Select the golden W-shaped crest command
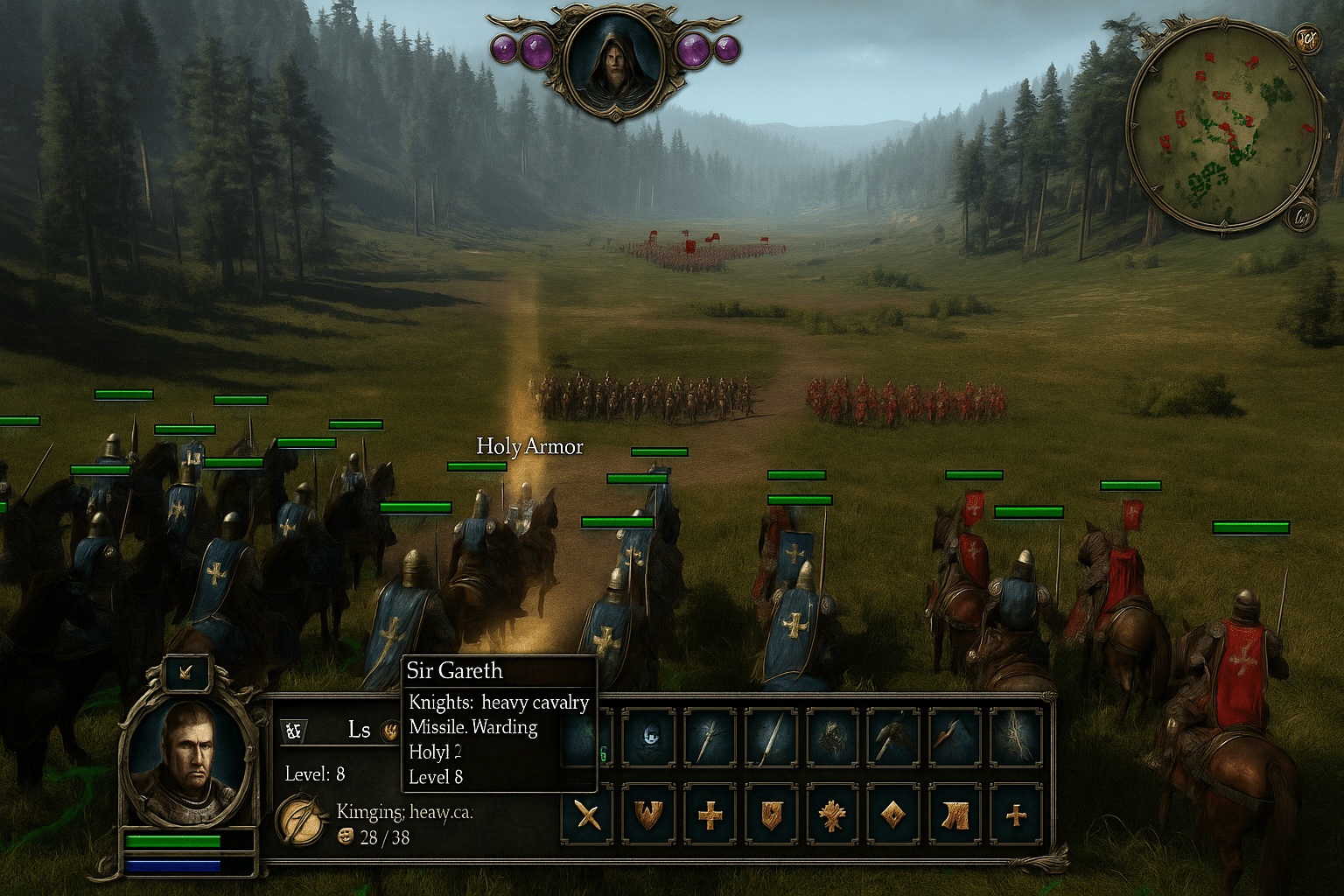The width and height of the screenshot is (1344, 896). 648,816
